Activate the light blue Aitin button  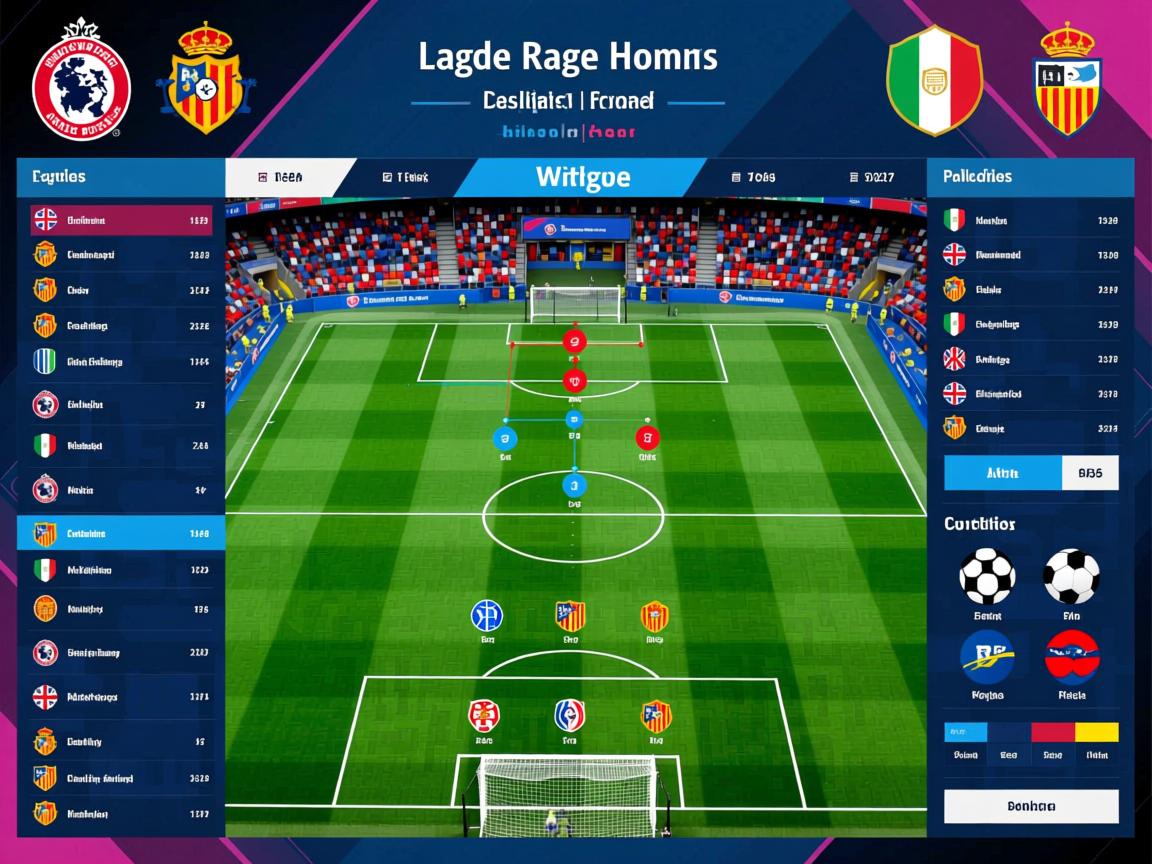pyautogui.click(x=1002, y=473)
